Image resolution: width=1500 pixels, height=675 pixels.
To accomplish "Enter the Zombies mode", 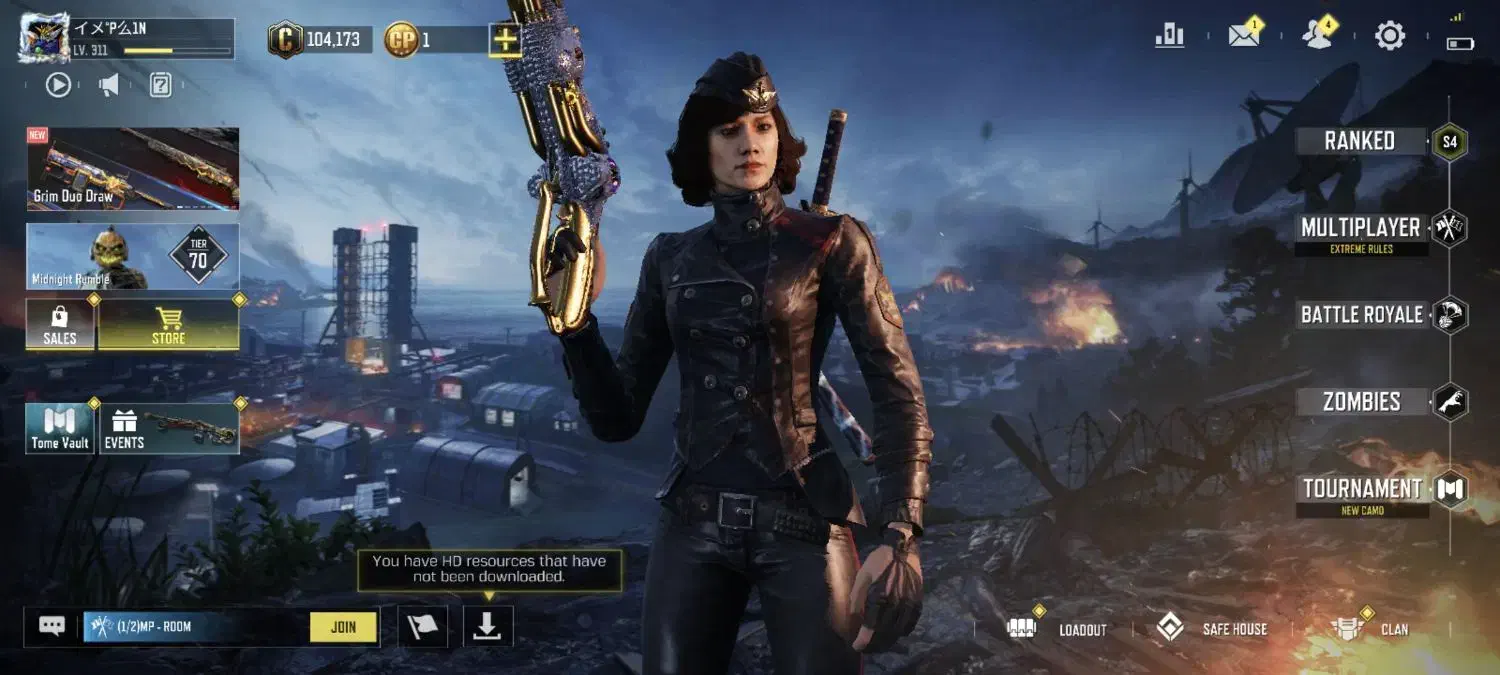I will tap(1362, 402).
